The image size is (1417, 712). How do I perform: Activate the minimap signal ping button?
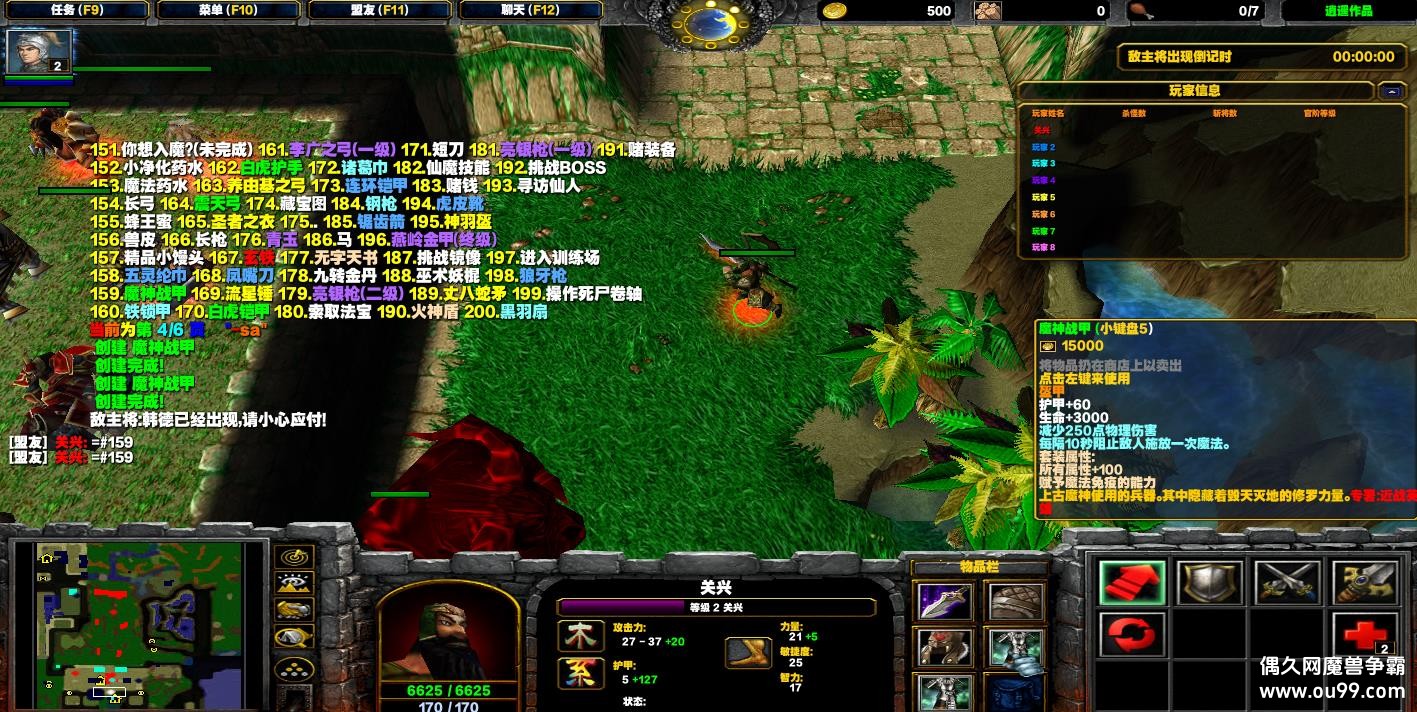tap(294, 558)
